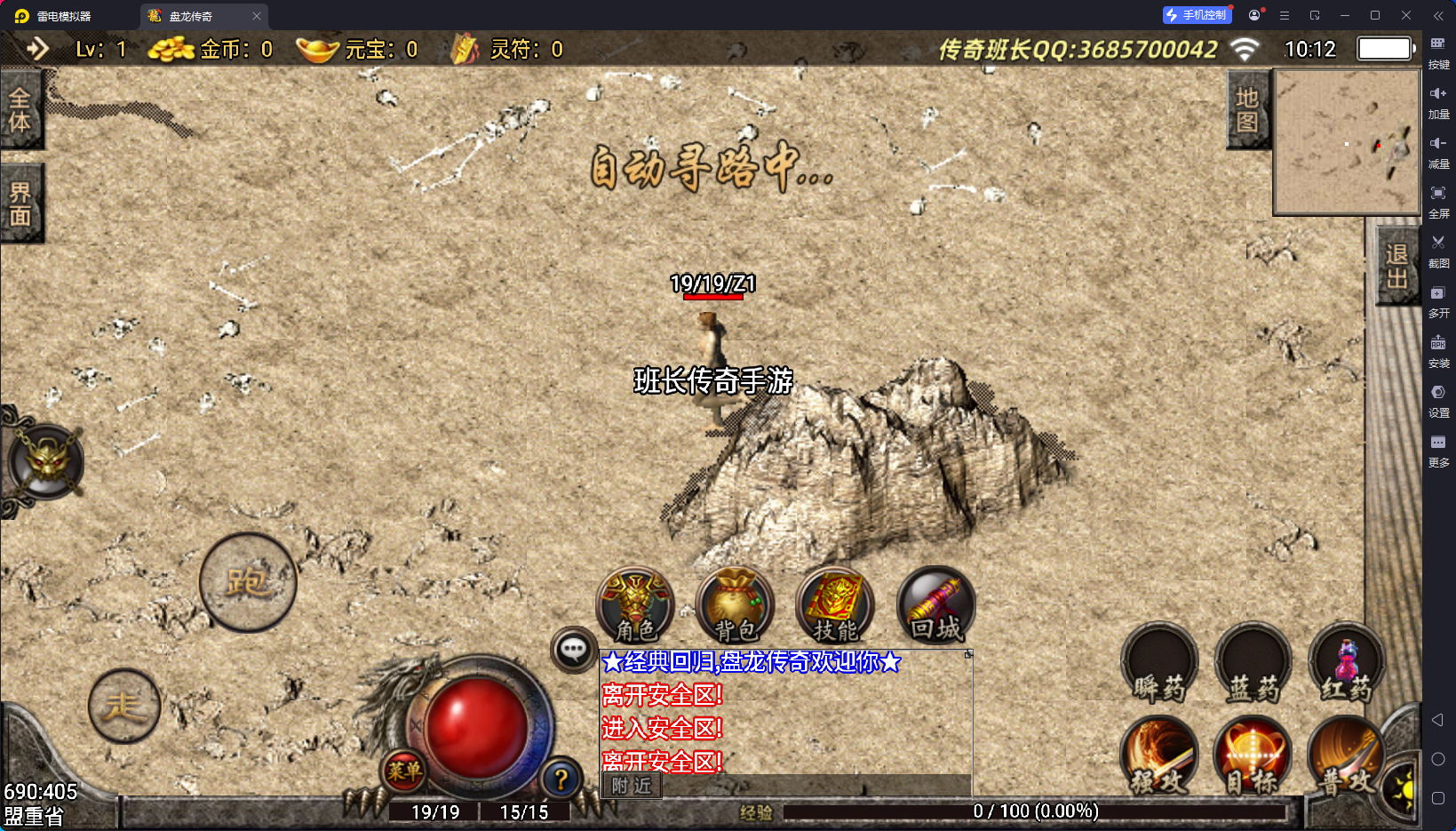Click the minimap thumbnail
This screenshot has width=1456, height=831.
pos(1347,142)
